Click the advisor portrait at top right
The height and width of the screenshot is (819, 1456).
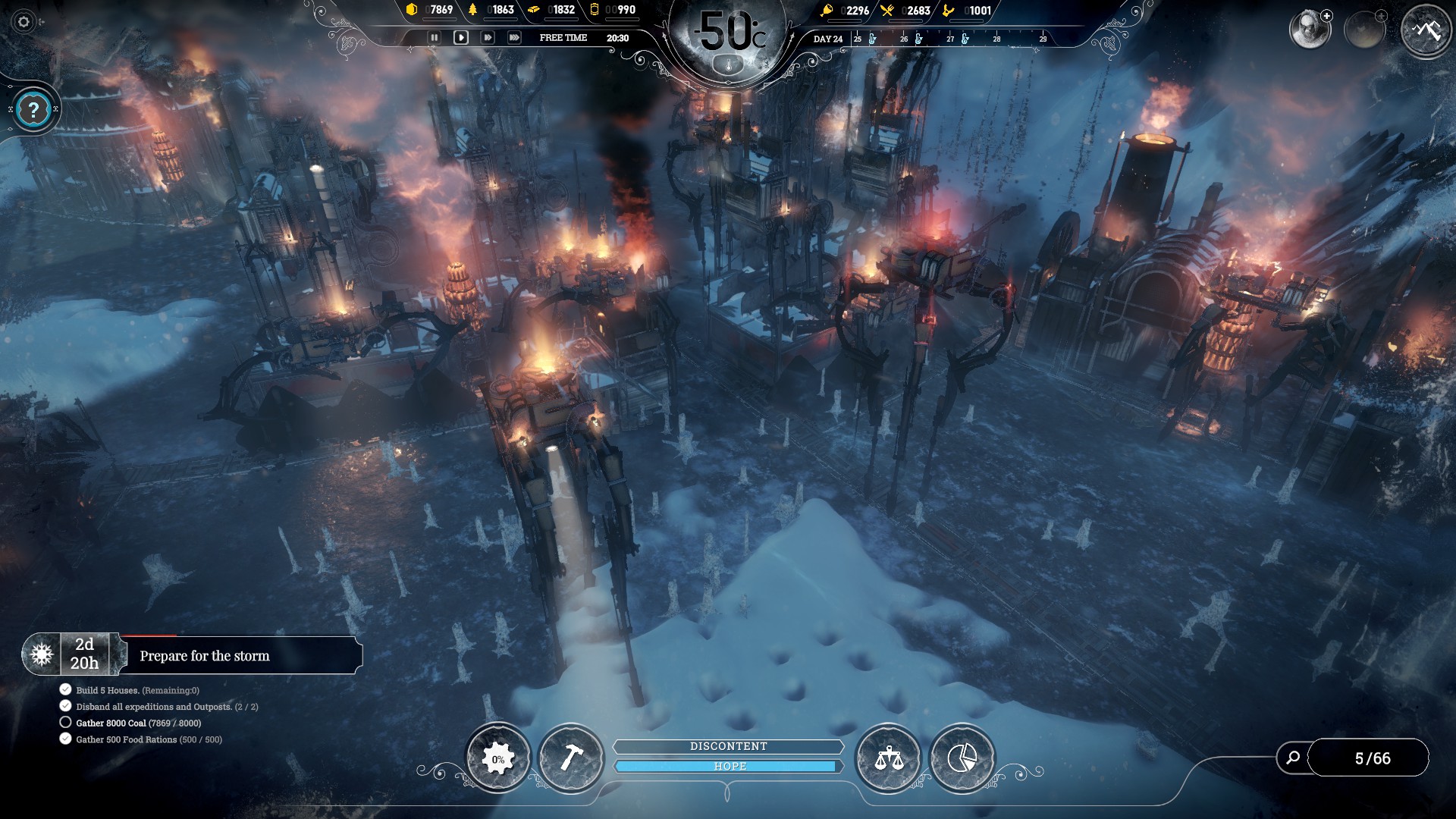click(x=1311, y=28)
